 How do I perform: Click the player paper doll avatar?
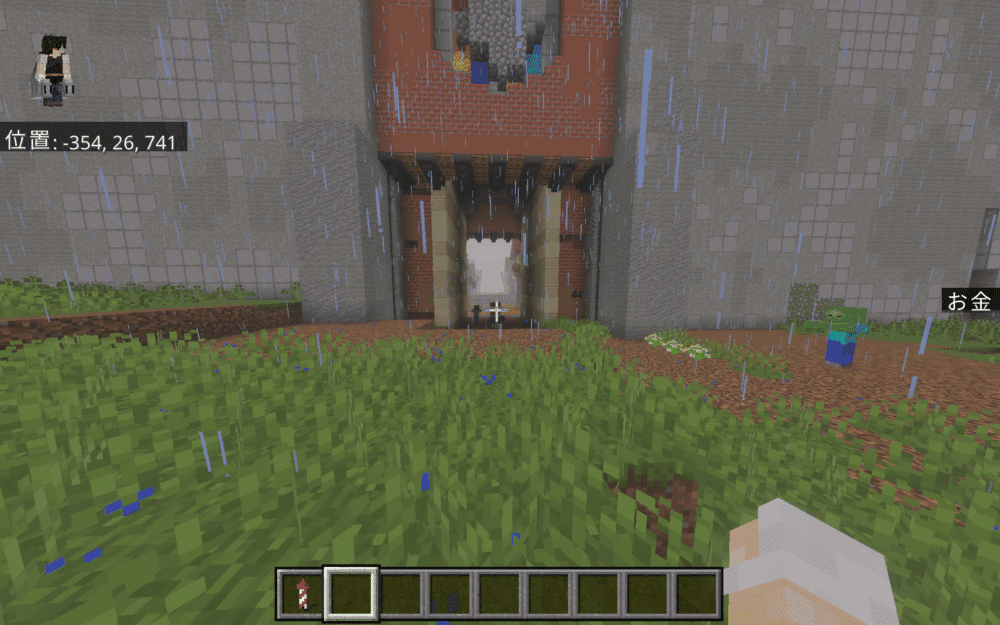coord(51,68)
